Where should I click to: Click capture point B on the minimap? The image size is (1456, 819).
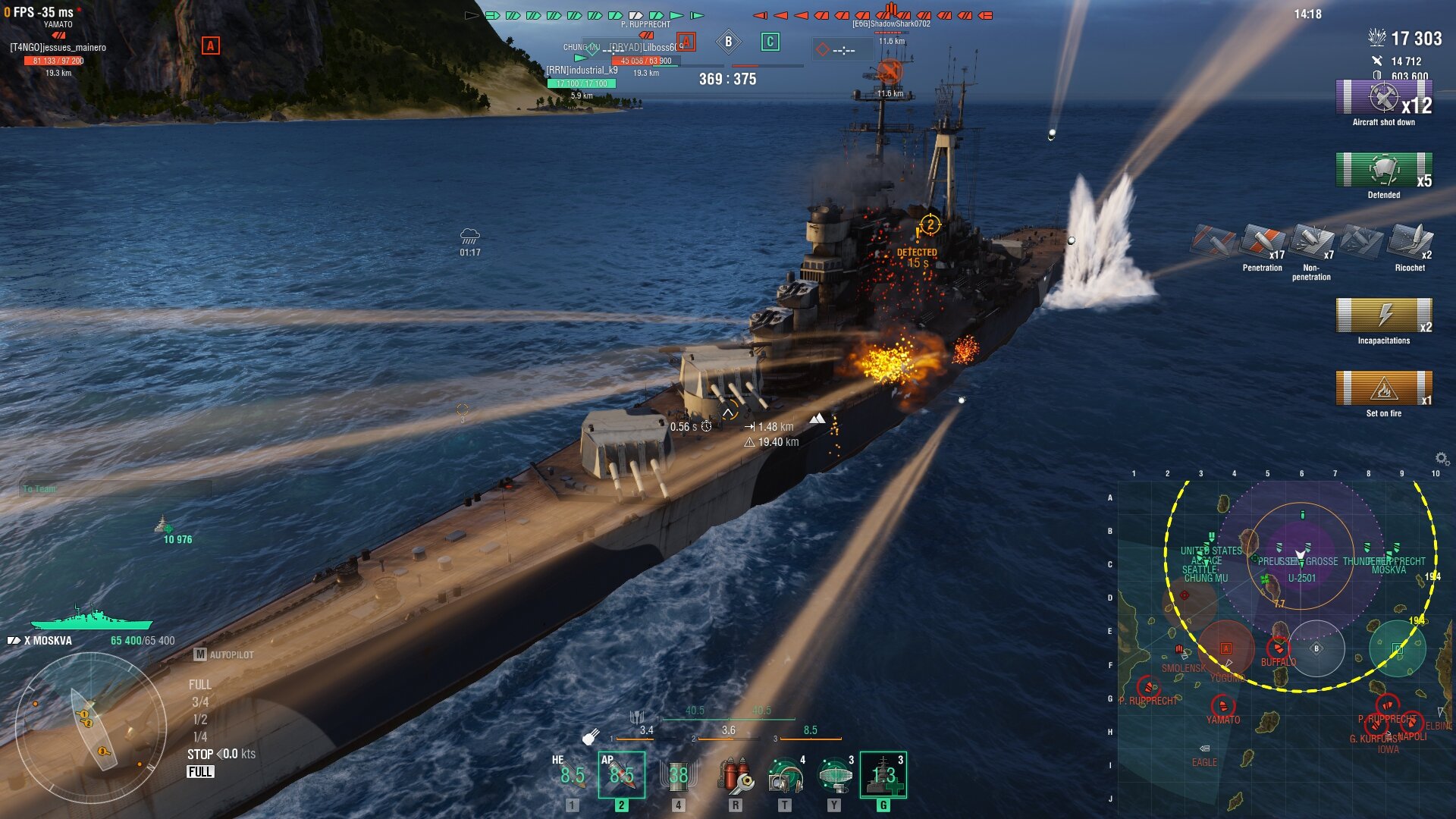tap(1316, 648)
